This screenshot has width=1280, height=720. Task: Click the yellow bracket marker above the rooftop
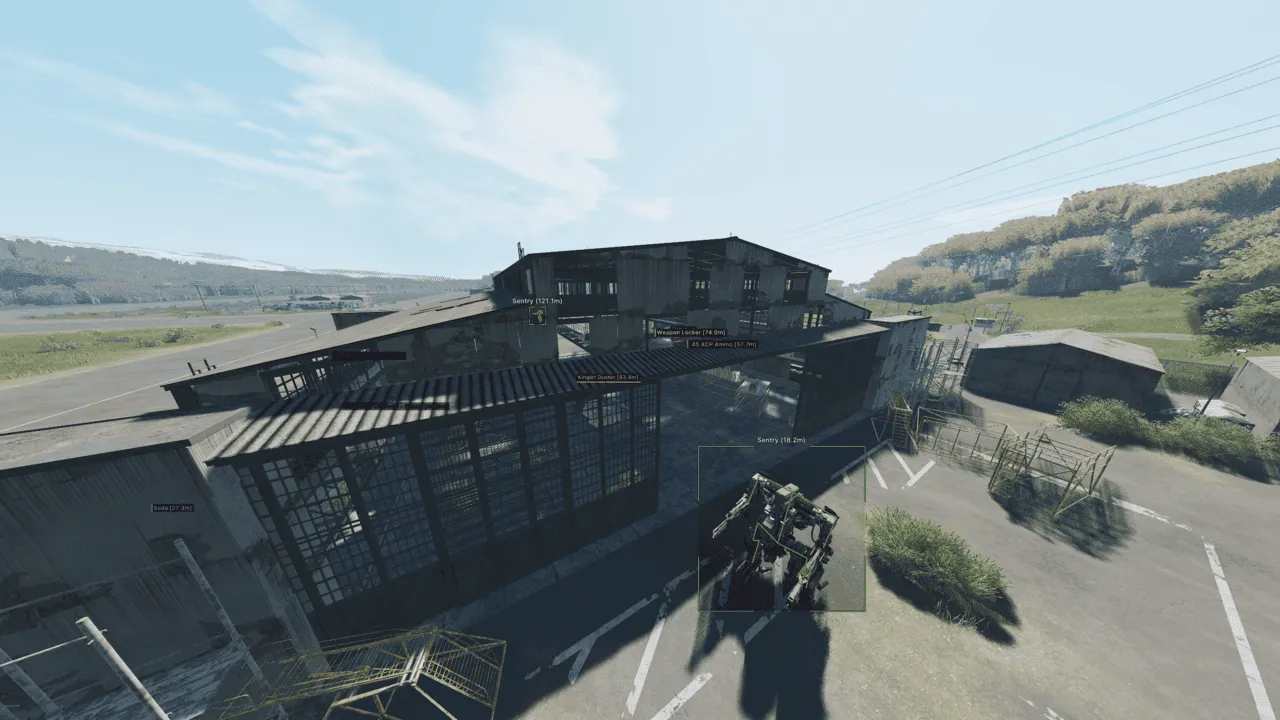(x=537, y=315)
